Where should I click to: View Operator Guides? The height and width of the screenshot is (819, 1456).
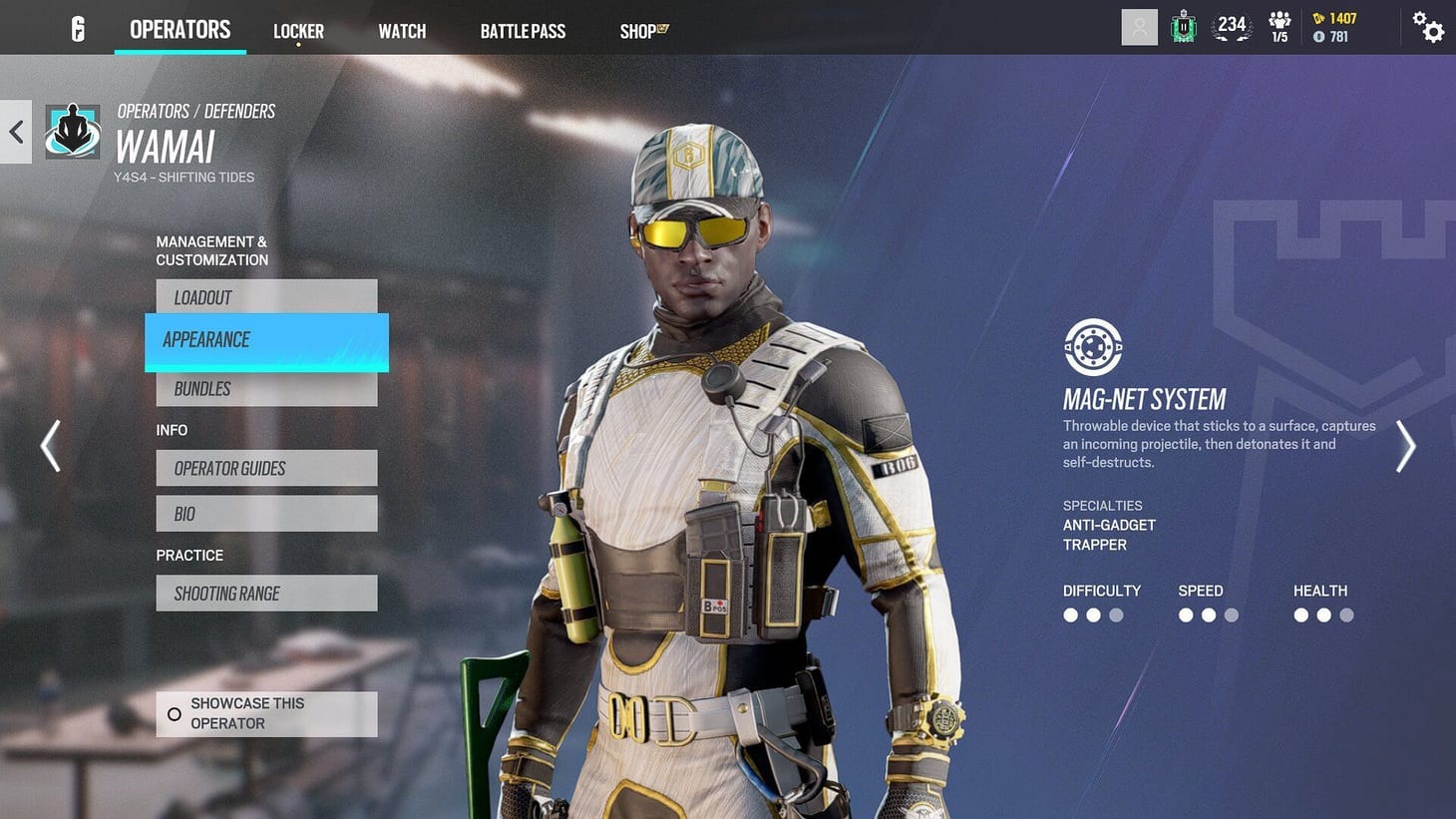point(266,468)
